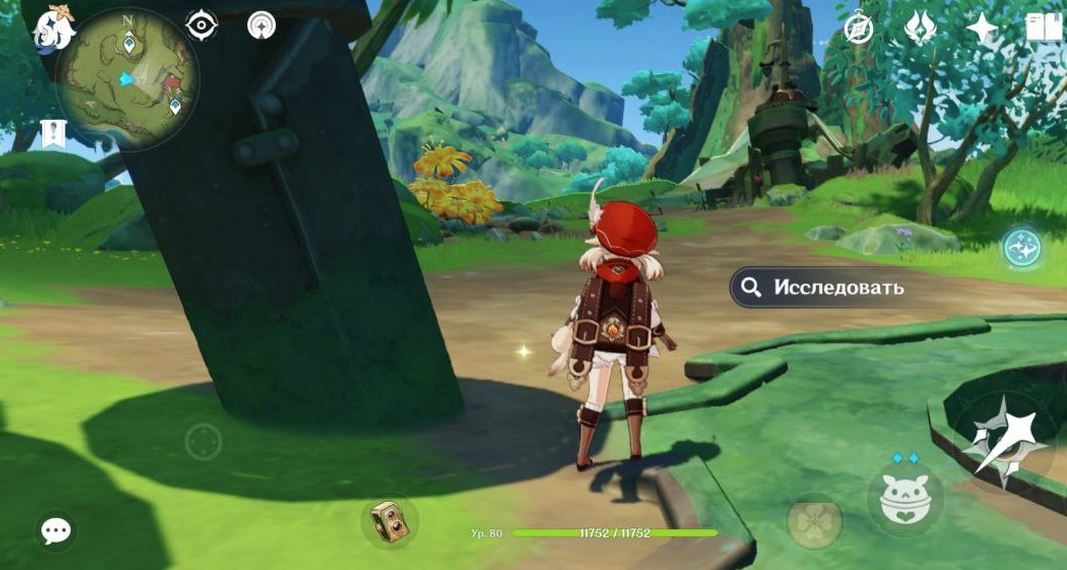The width and height of the screenshot is (1067, 570).
Task: Open the quest bookmark icon
Action: (53, 133)
